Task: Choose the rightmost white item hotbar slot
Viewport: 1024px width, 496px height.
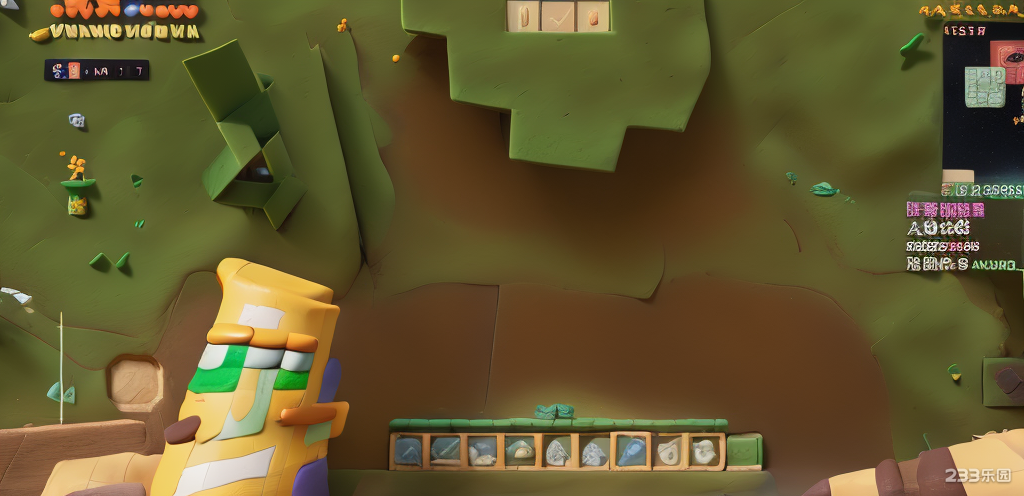Action: coord(706,451)
